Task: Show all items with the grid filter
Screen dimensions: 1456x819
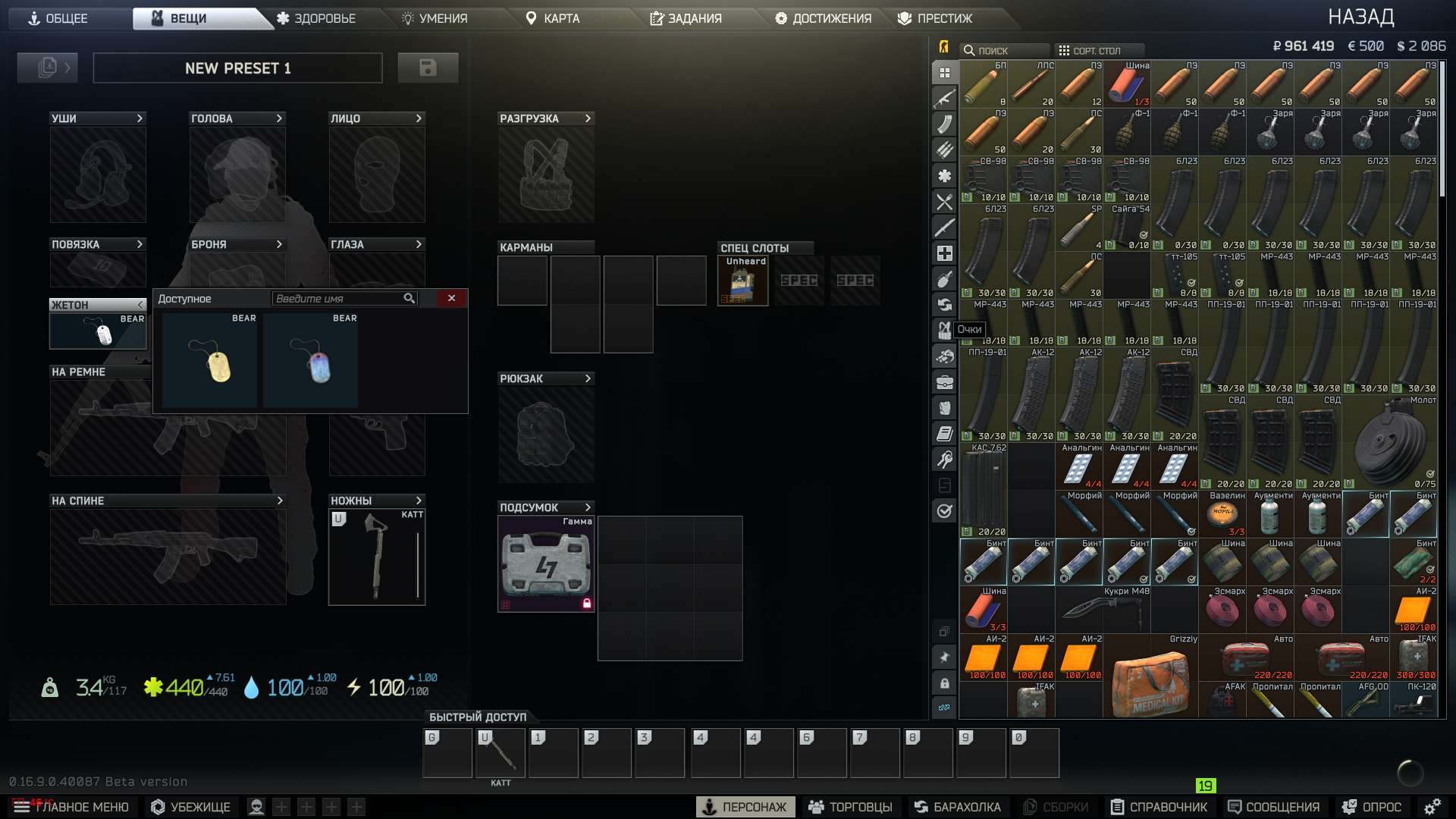Action: pos(944,74)
